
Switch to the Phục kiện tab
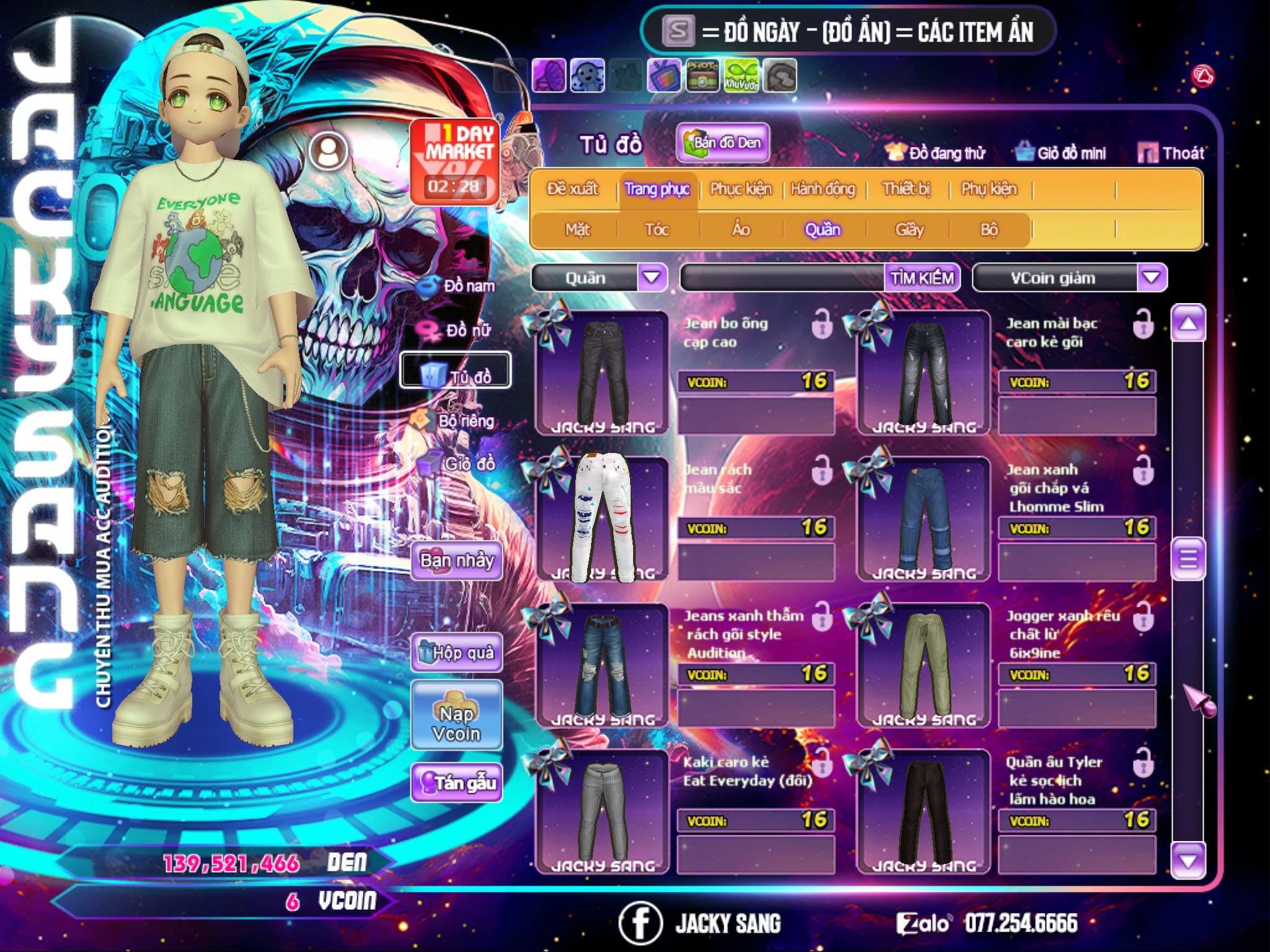[x=740, y=189]
